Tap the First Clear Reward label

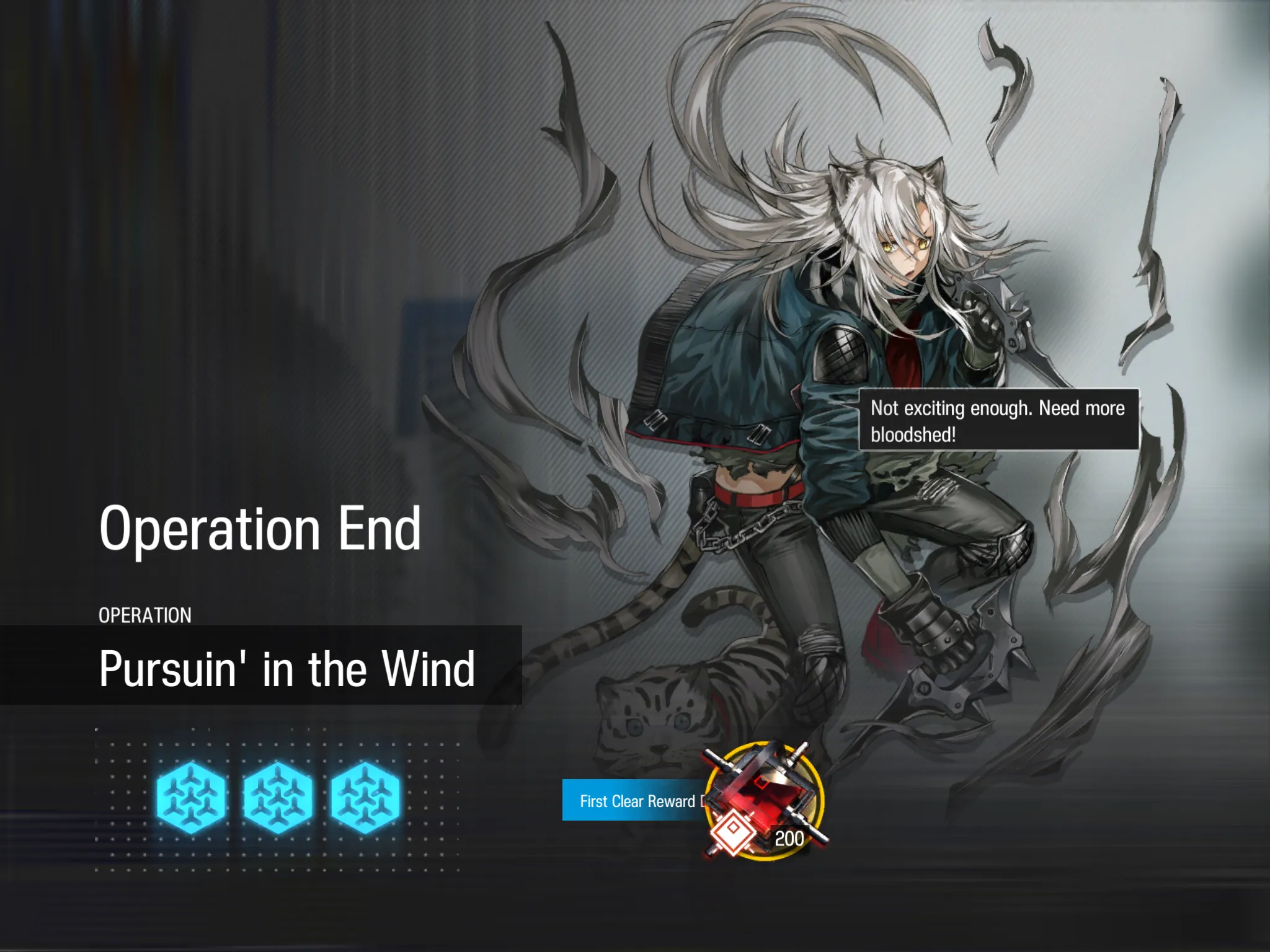tap(637, 801)
